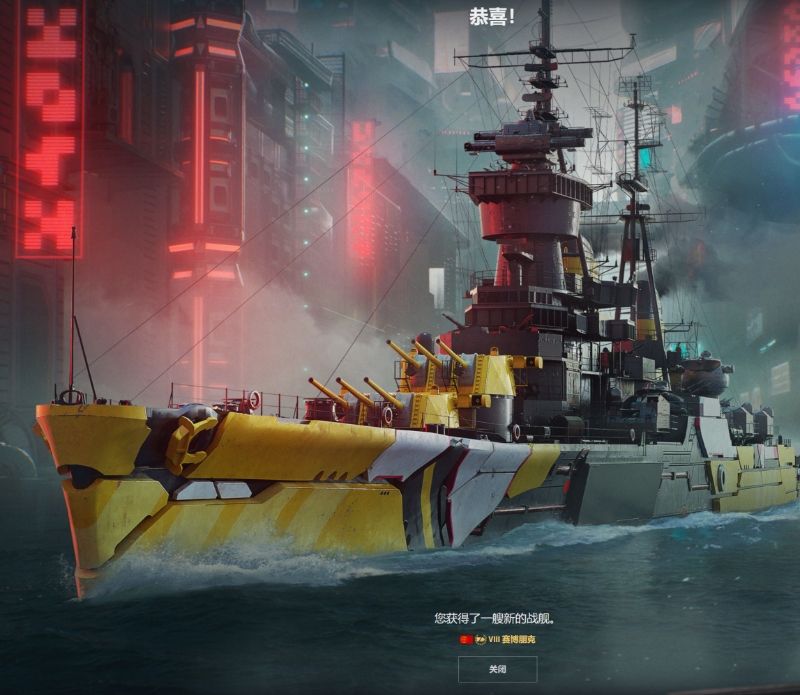
Task: Click the 关闭 (Close) button
Action: pyautogui.click(x=497, y=668)
